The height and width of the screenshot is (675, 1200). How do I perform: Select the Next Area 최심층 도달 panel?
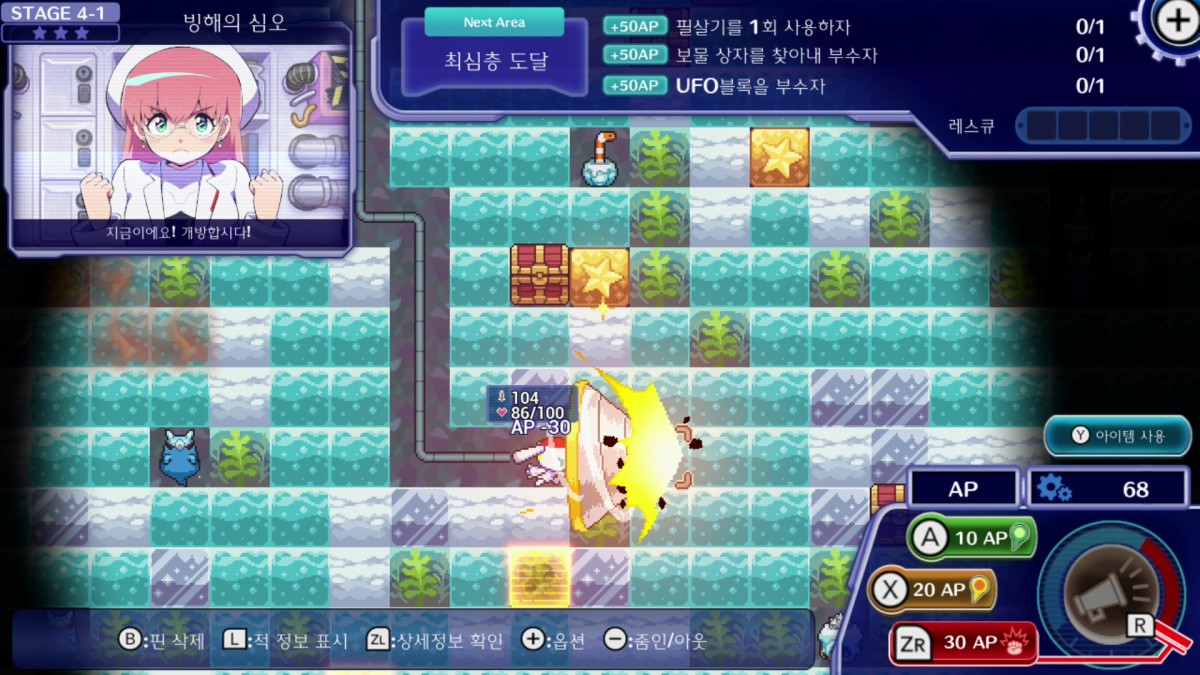[494, 52]
